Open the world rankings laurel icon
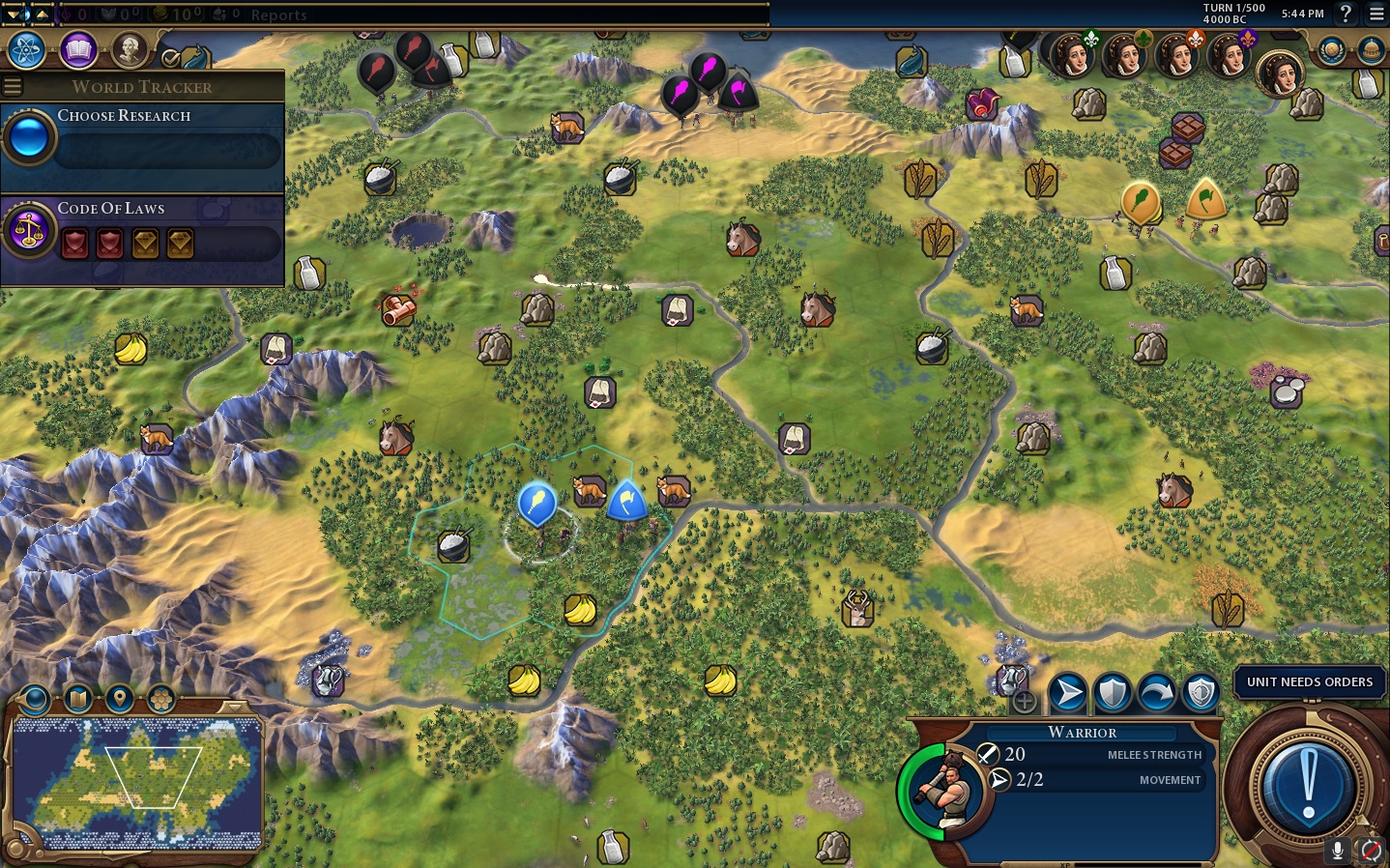This screenshot has width=1390, height=868. (1332, 50)
